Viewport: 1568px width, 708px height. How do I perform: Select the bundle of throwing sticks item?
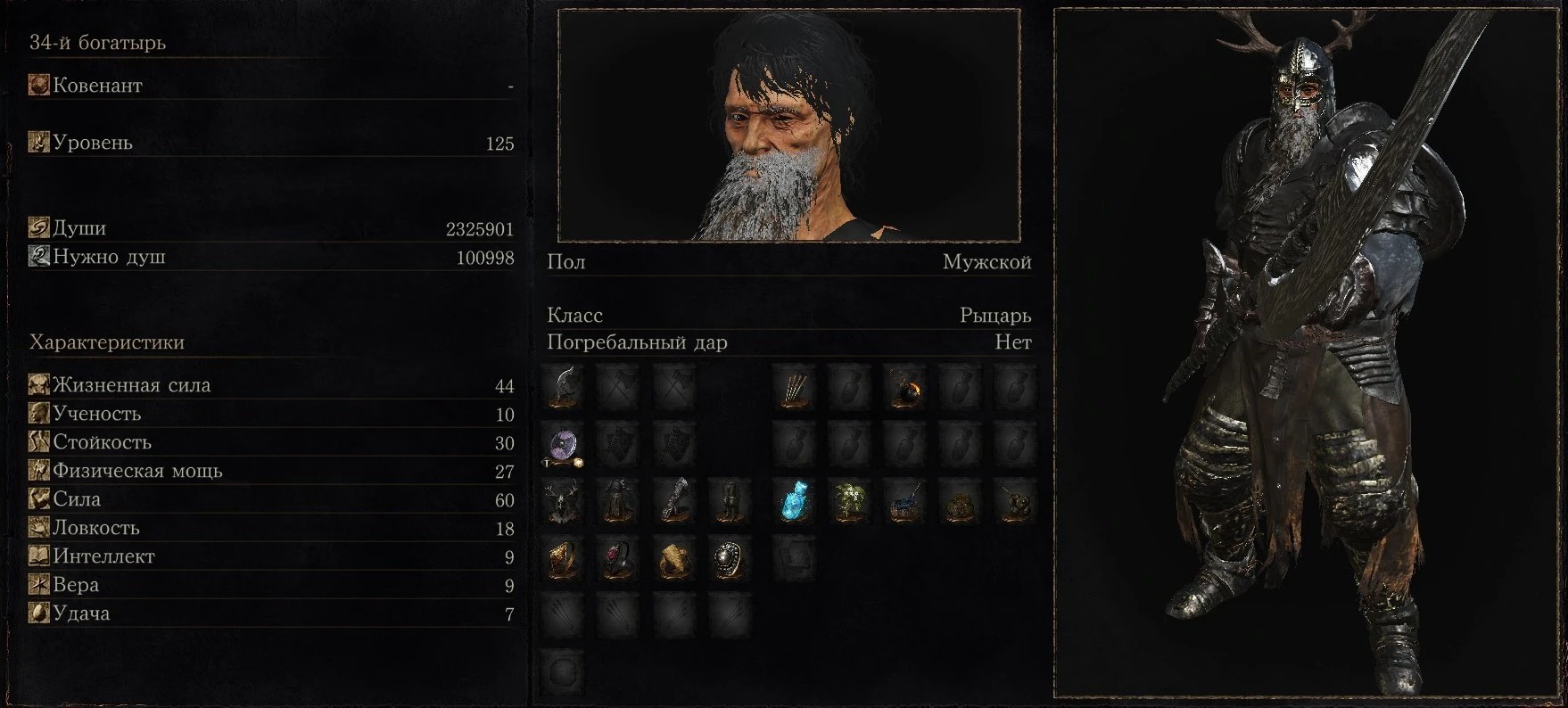794,387
